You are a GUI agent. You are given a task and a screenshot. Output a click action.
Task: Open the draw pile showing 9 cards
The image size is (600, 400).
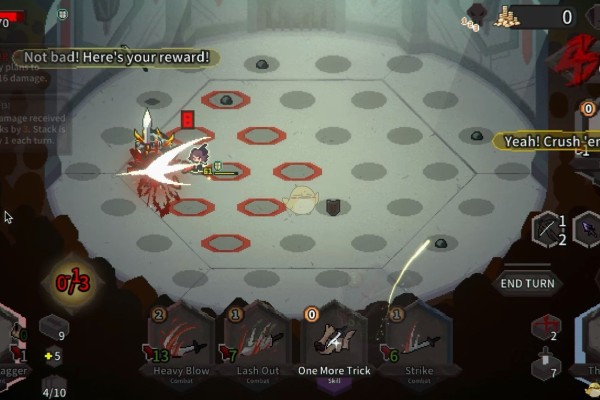pyautogui.click(x=53, y=328)
